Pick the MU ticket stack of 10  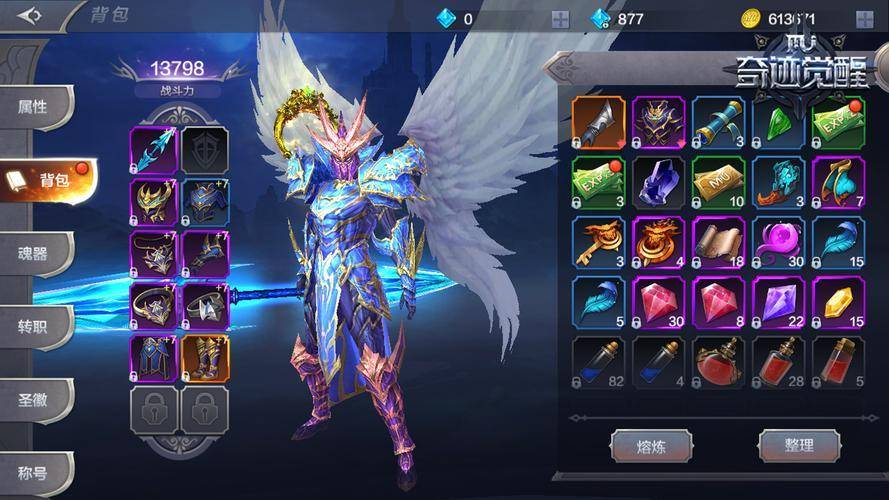719,181
